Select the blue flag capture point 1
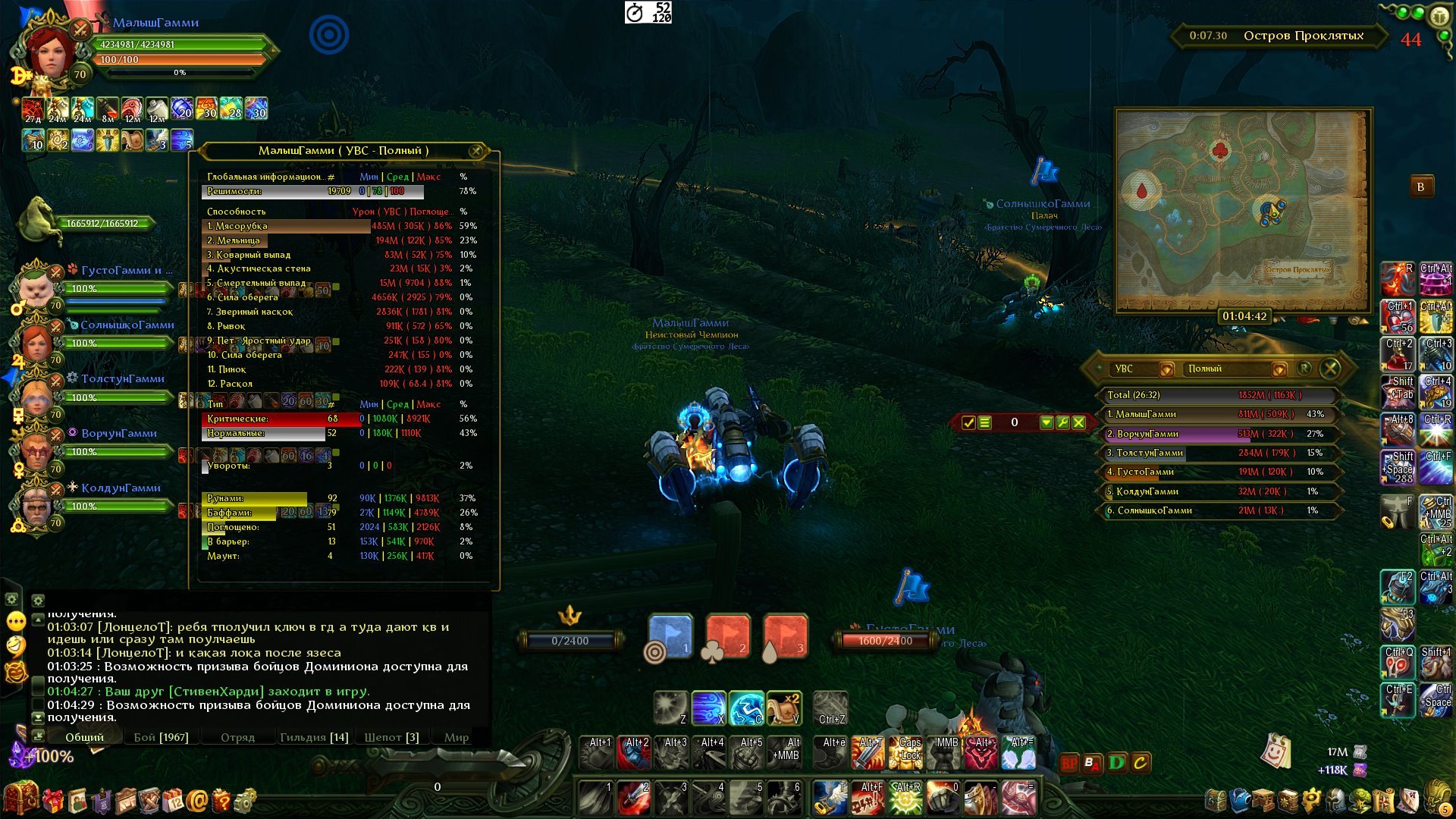 click(670, 635)
